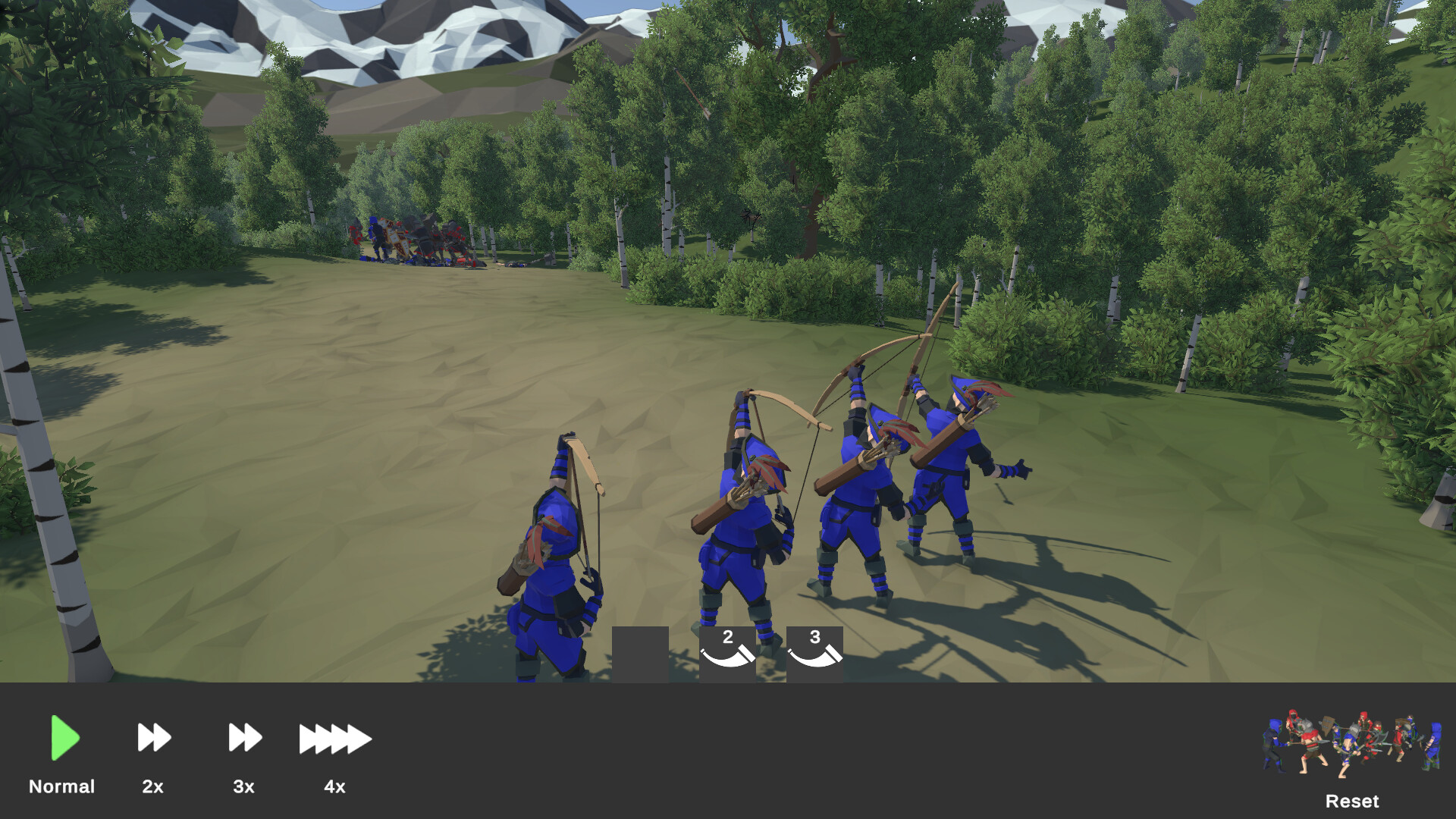Screen dimensions: 1456x819
Task: Toggle 3x speed via its text label
Action: click(243, 786)
